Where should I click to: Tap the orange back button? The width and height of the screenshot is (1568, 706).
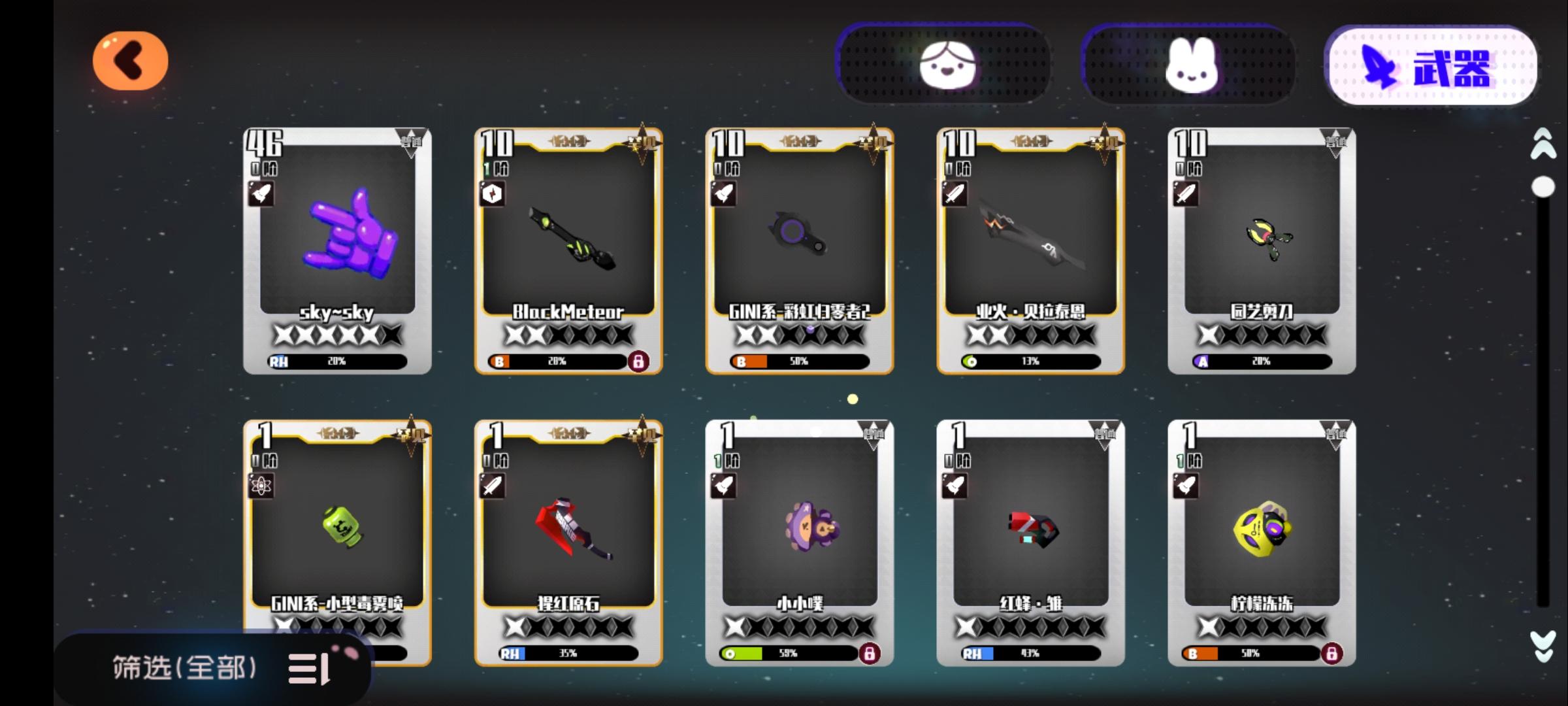click(x=130, y=60)
